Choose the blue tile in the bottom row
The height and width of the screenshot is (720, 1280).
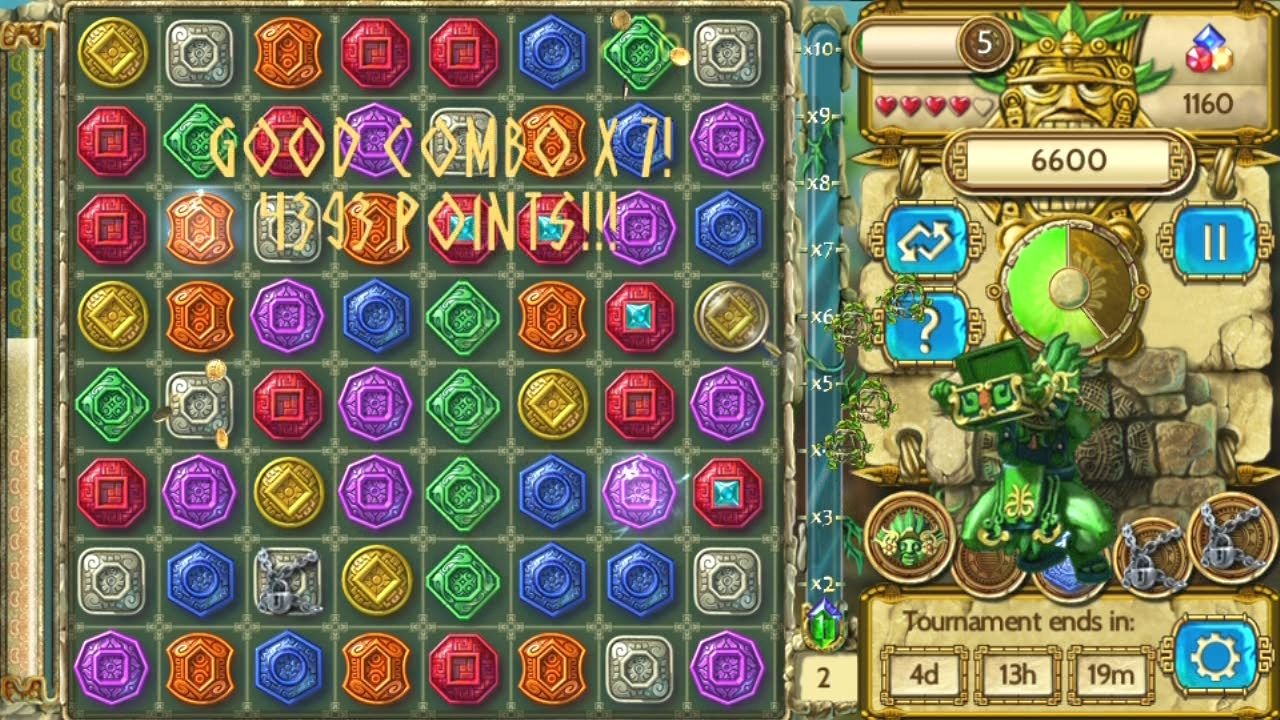[x=288, y=668]
